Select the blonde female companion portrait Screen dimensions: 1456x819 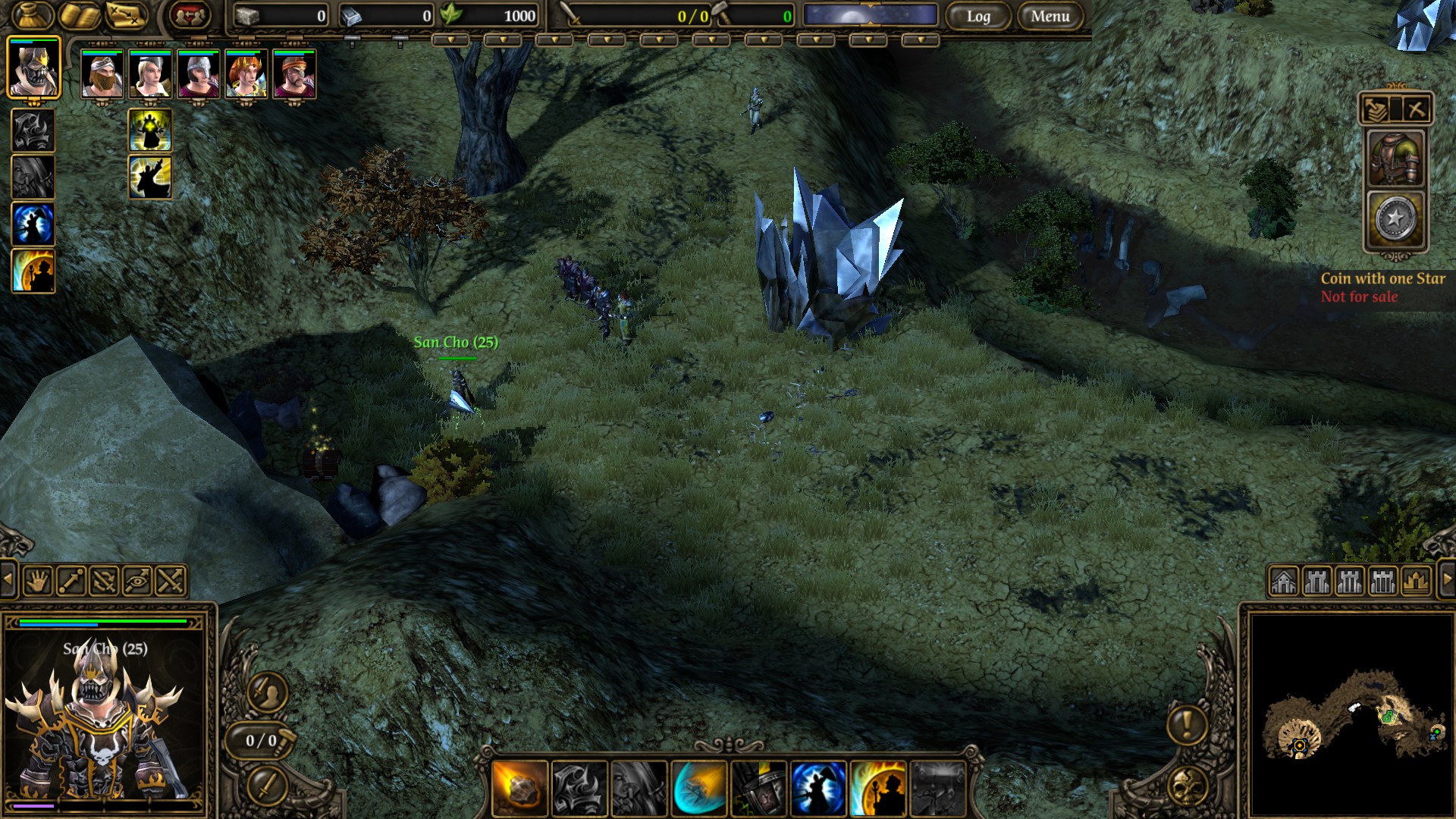click(150, 74)
